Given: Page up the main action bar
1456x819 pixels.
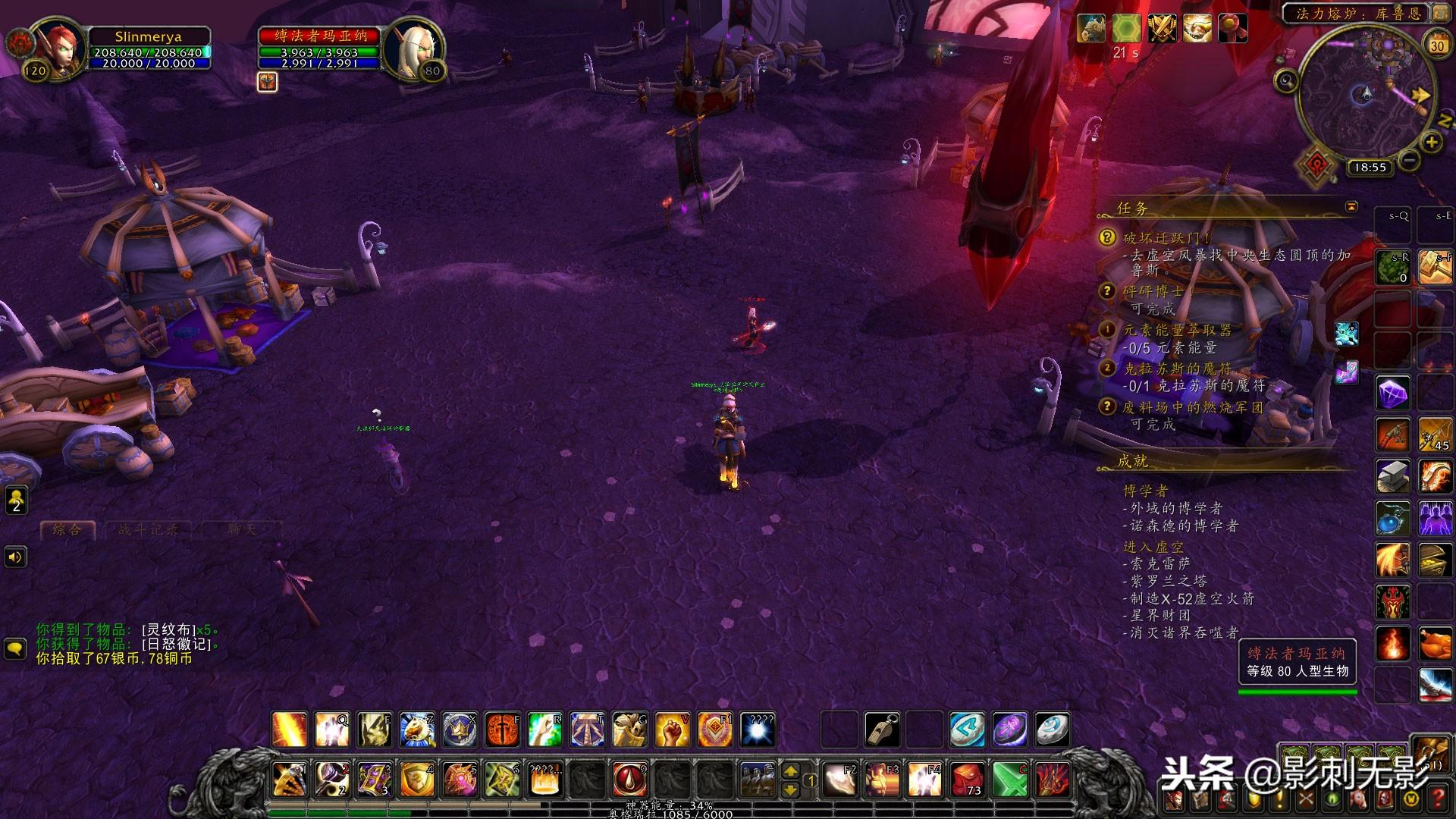Looking at the screenshot, I should (x=791, y=770).
